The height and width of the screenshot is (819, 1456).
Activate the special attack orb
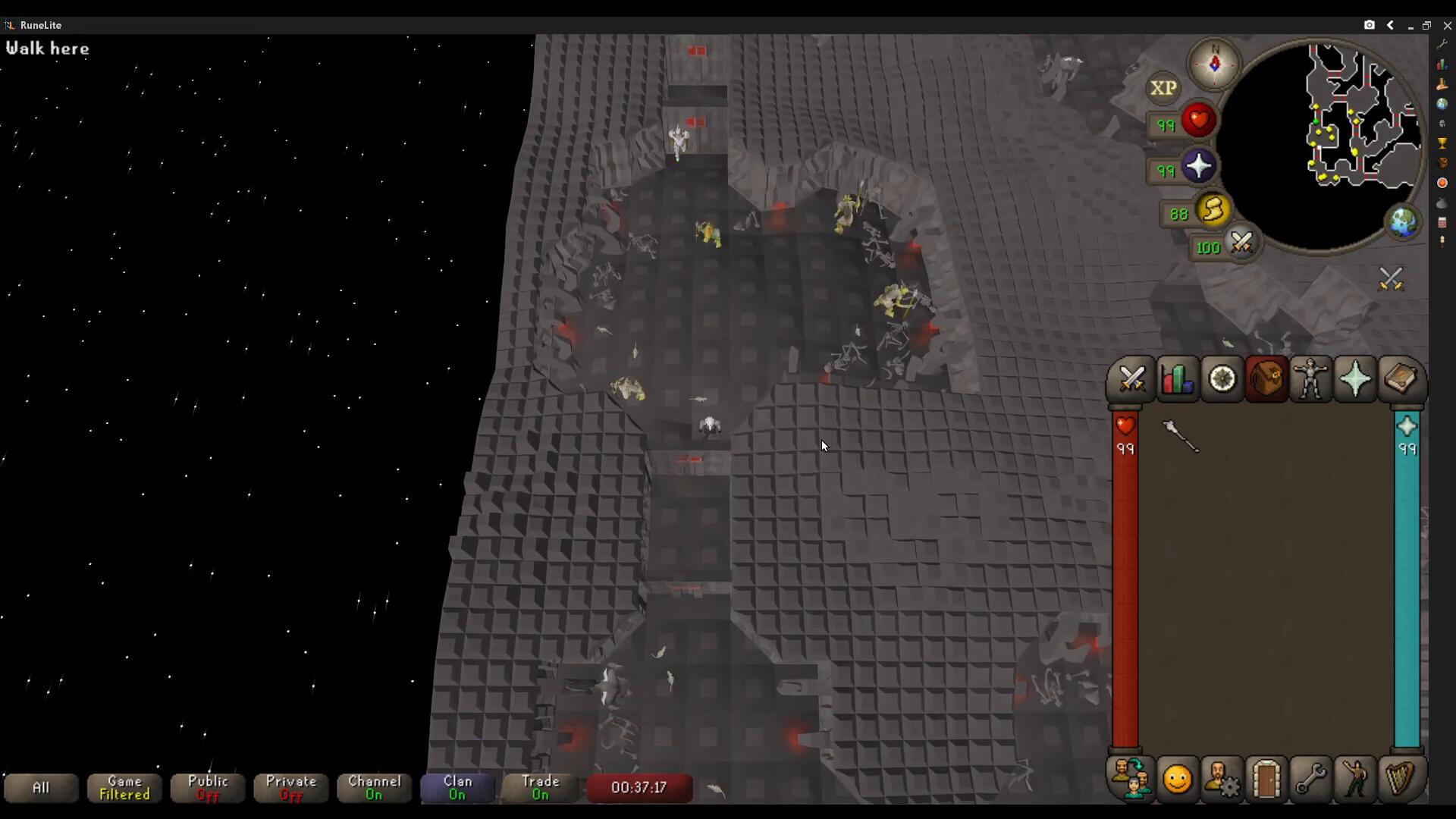coord(1241,243)
